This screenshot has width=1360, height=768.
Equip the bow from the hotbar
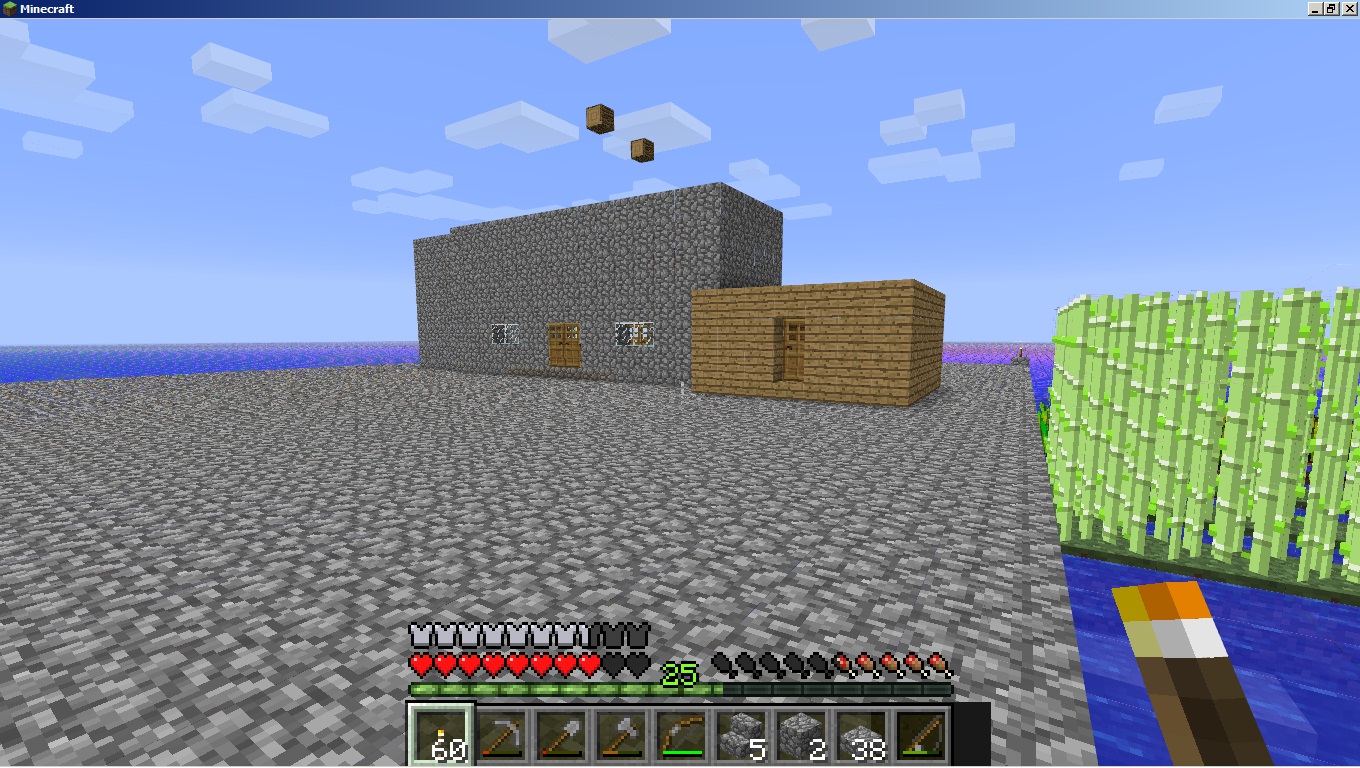(x=680, y=736)
